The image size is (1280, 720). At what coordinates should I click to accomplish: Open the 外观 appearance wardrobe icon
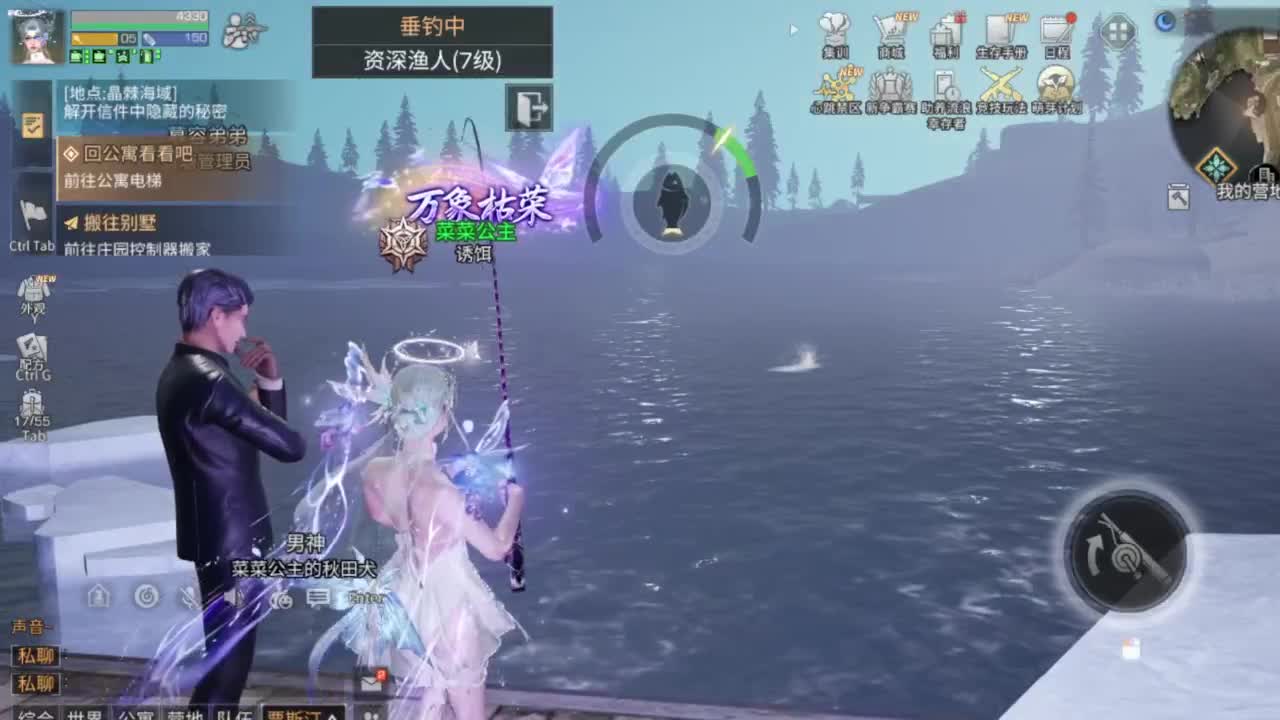pos(35,290)
